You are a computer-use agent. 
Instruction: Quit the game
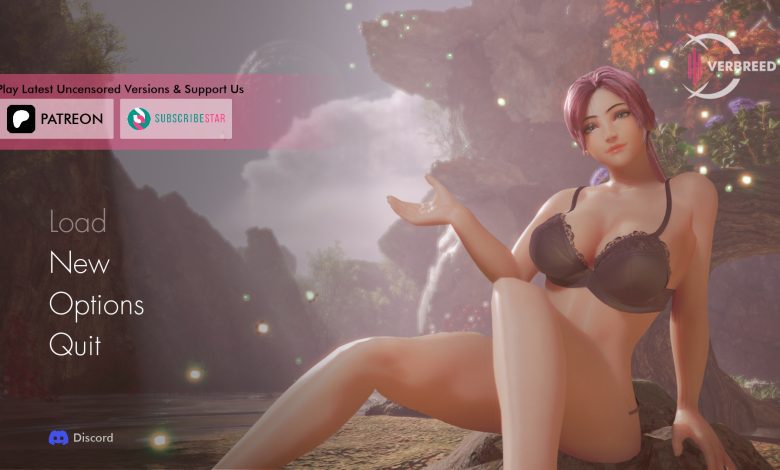click(x=75, y=345)
